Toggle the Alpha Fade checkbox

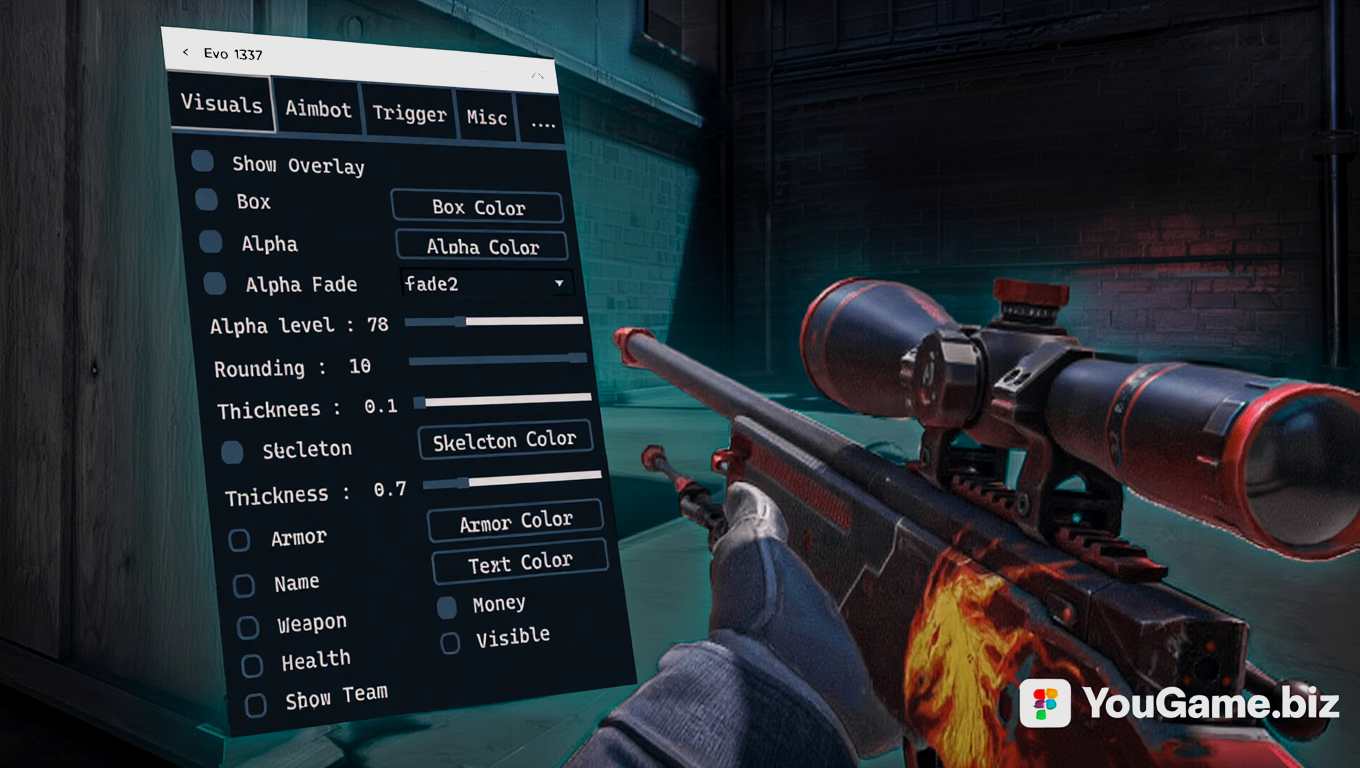click(x=215, y=284)
